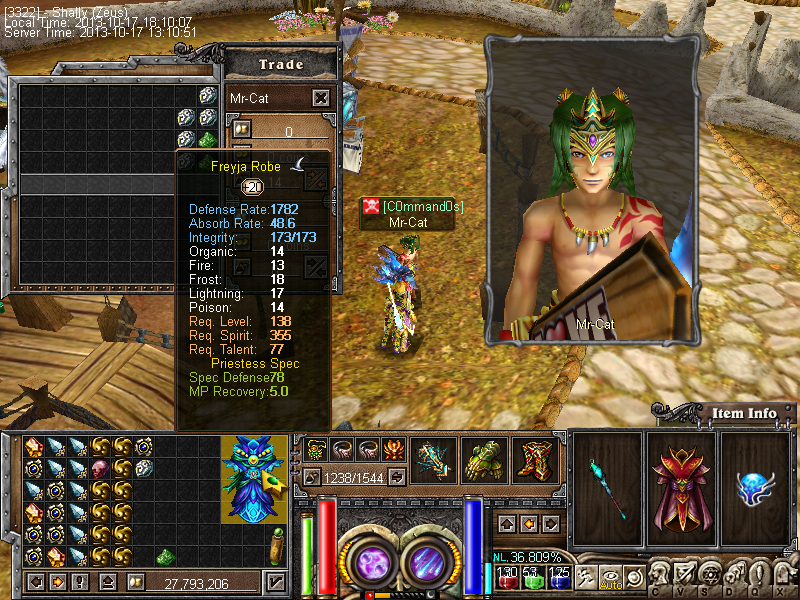
Task: Select the Freyja Robe in inventory
Action: point(249,478)
